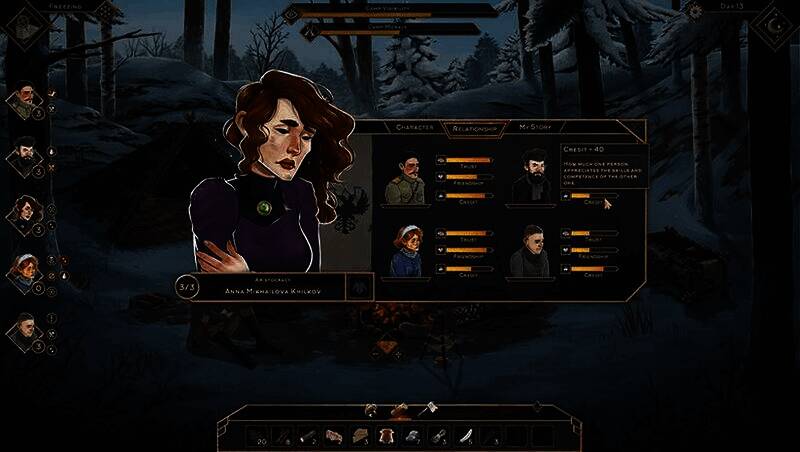Select the bottom party member portrait in sidebar
This screenshot has height=452, width=800.
pos(24,330)
